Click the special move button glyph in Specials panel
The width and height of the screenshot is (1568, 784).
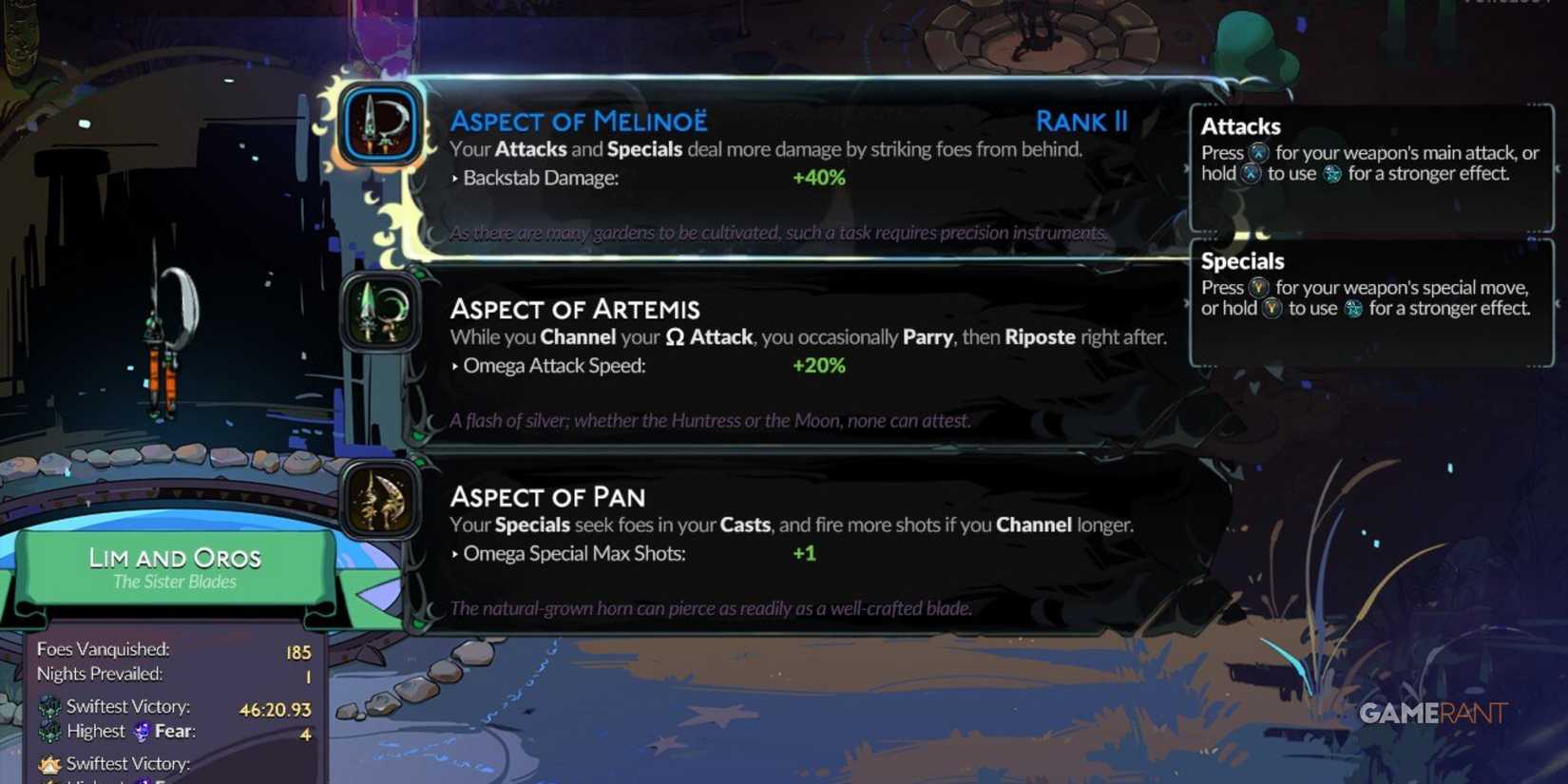pyautogui.click(x=1259, y=287)
